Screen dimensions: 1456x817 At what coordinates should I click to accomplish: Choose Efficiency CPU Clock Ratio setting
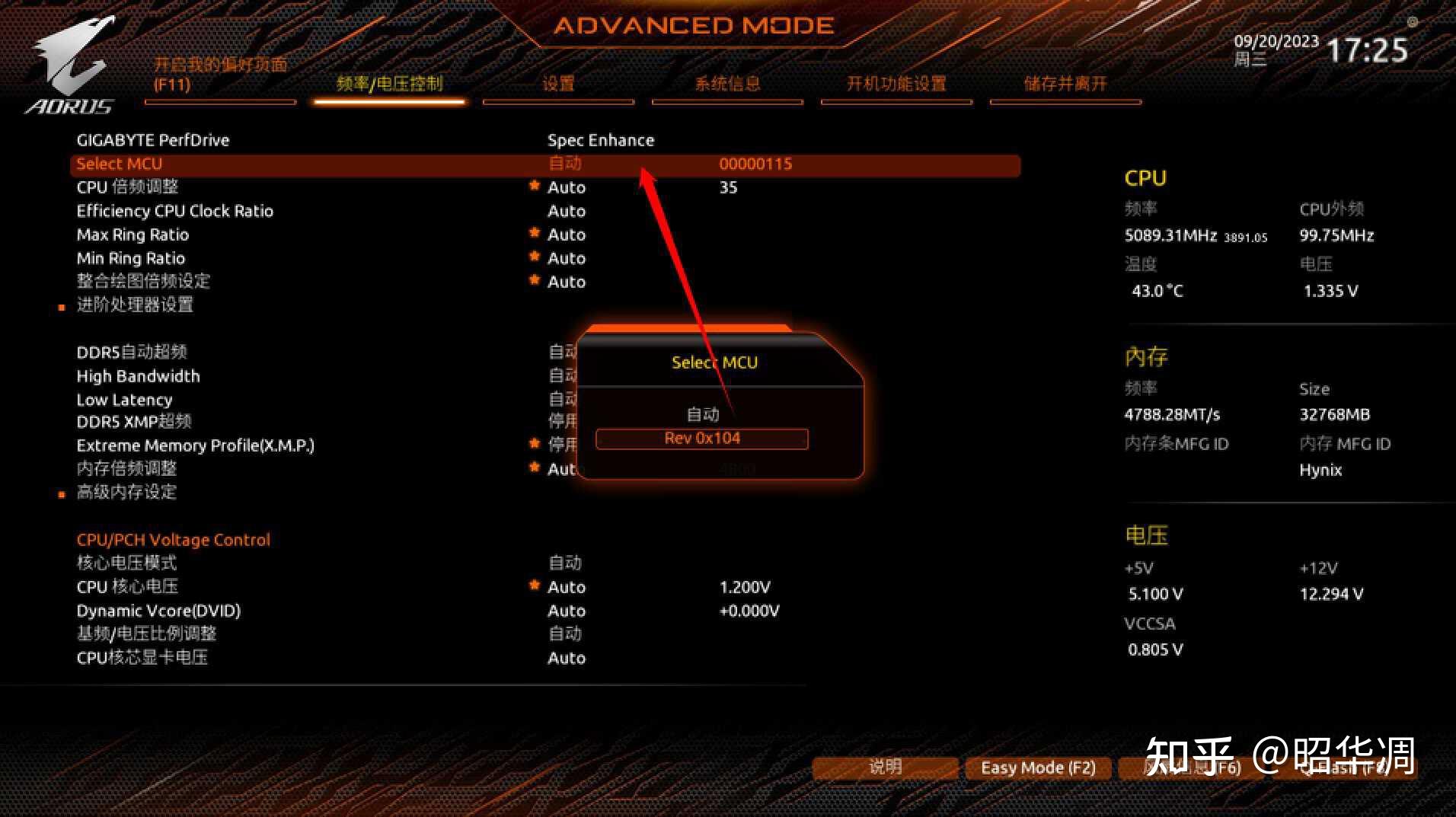pos(174,211)
